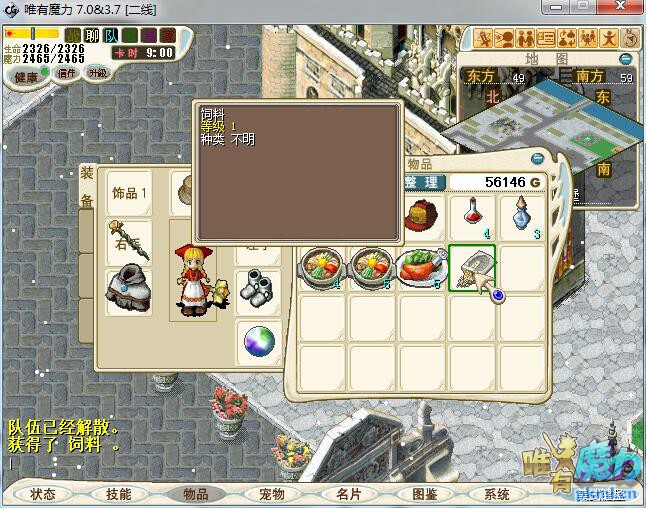Viewport: 646px width, 508px height.
Task: Select the rainbow crystal orb slot
Action: (259, 342)
